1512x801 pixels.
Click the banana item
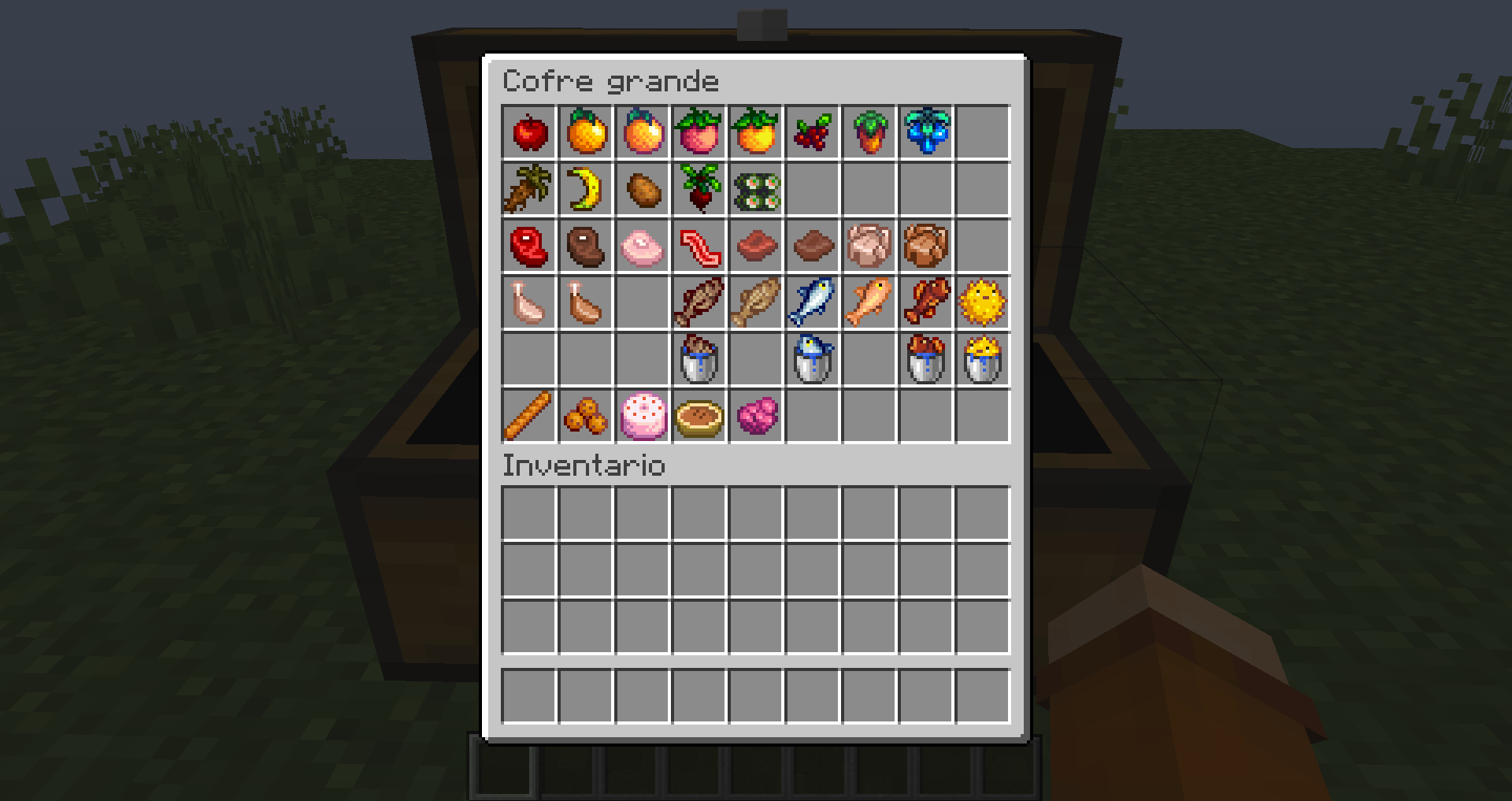(586, 188)
